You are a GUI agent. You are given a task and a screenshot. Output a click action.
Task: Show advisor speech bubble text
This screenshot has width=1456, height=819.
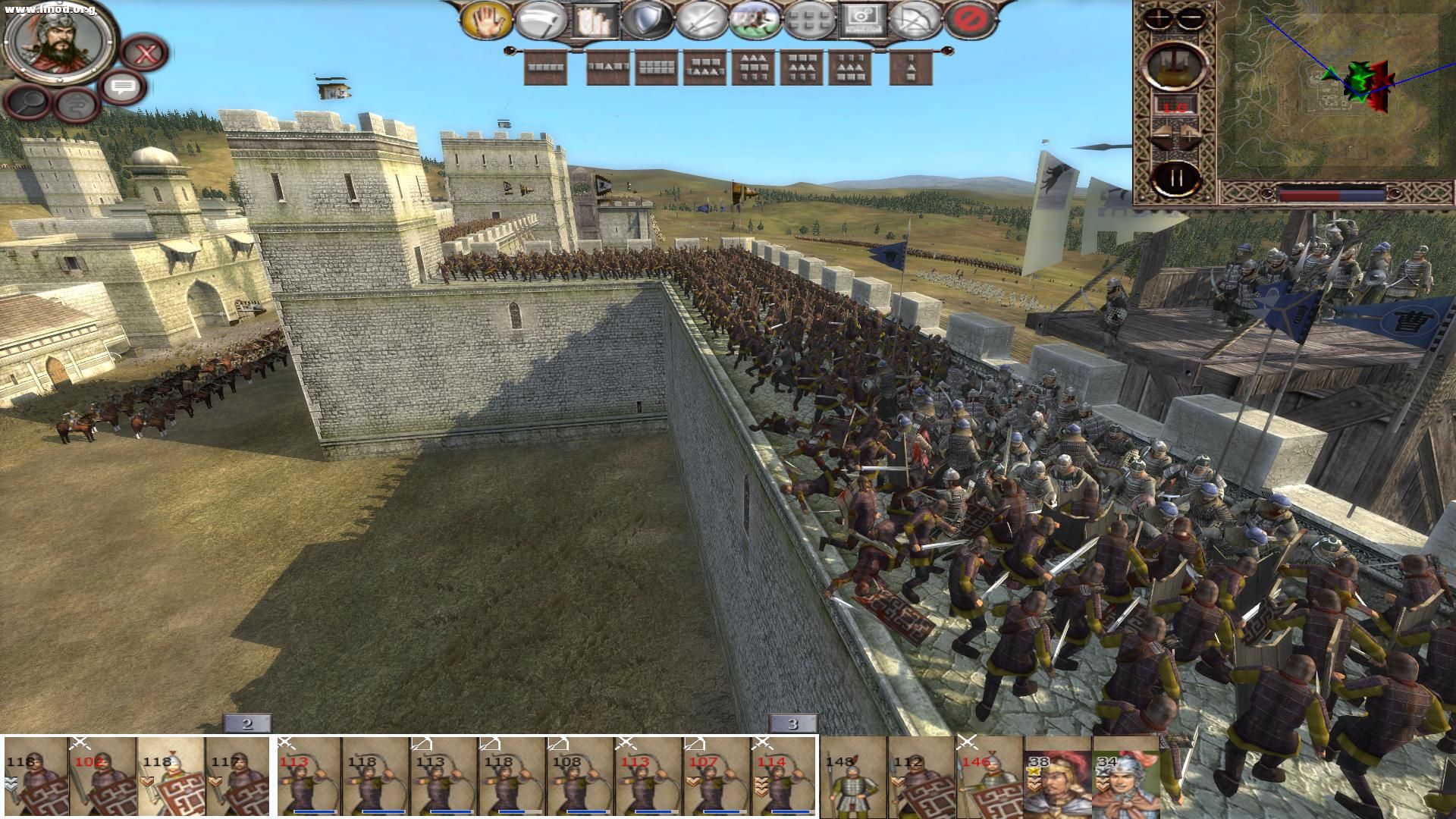pos(122,87)
